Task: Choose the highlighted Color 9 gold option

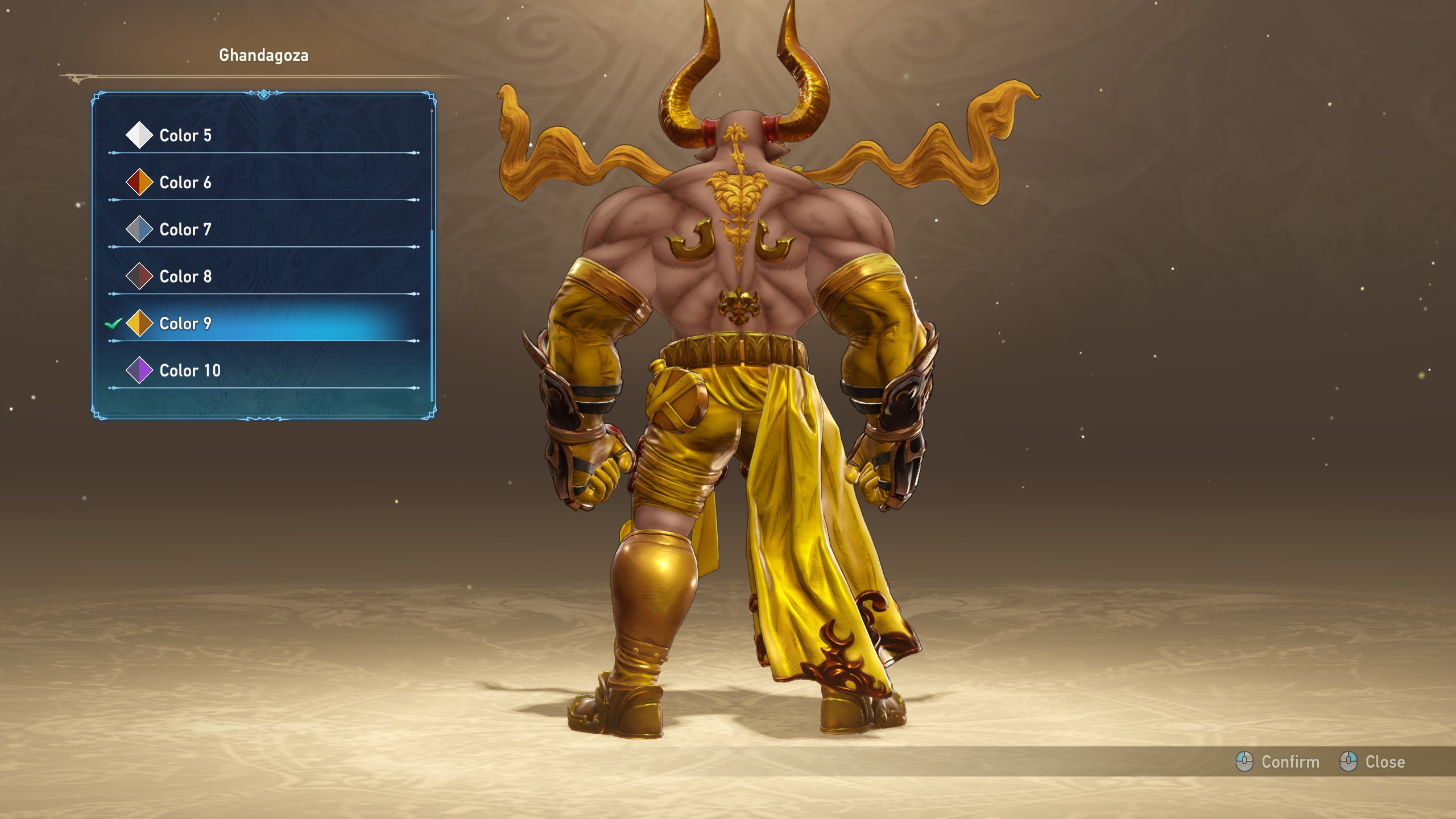Action: click(x=185, y=324)
